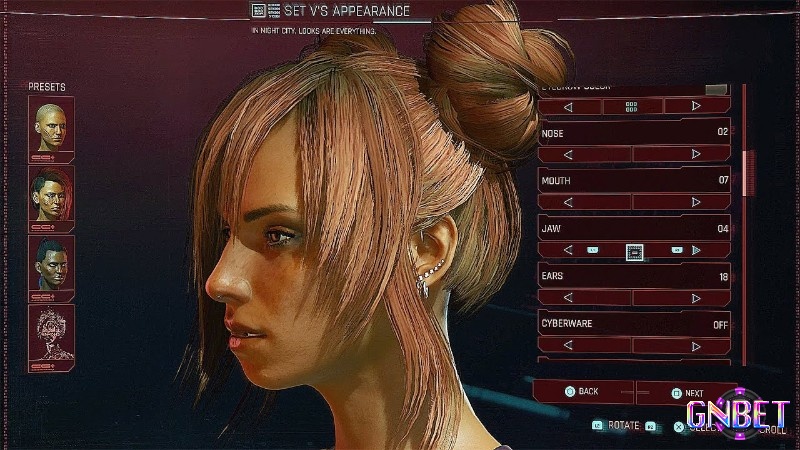
Task: Proceed with the Next button
Action: tap(688, 393)
